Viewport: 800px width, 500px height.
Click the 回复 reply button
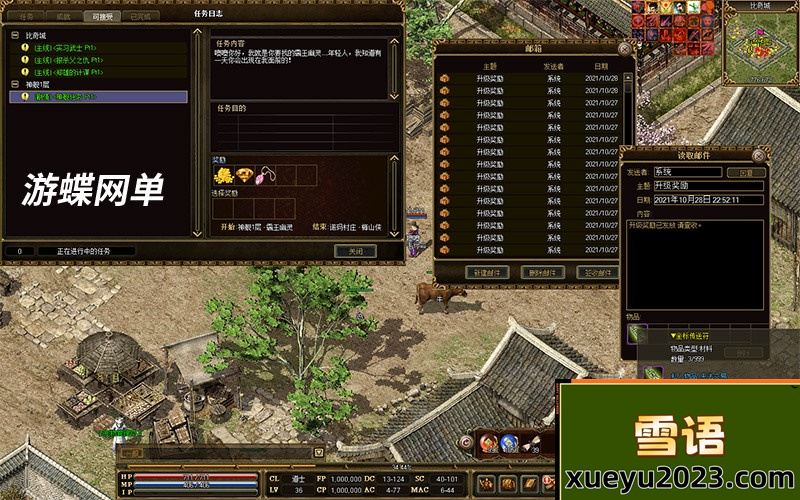[x=746, y=172]
